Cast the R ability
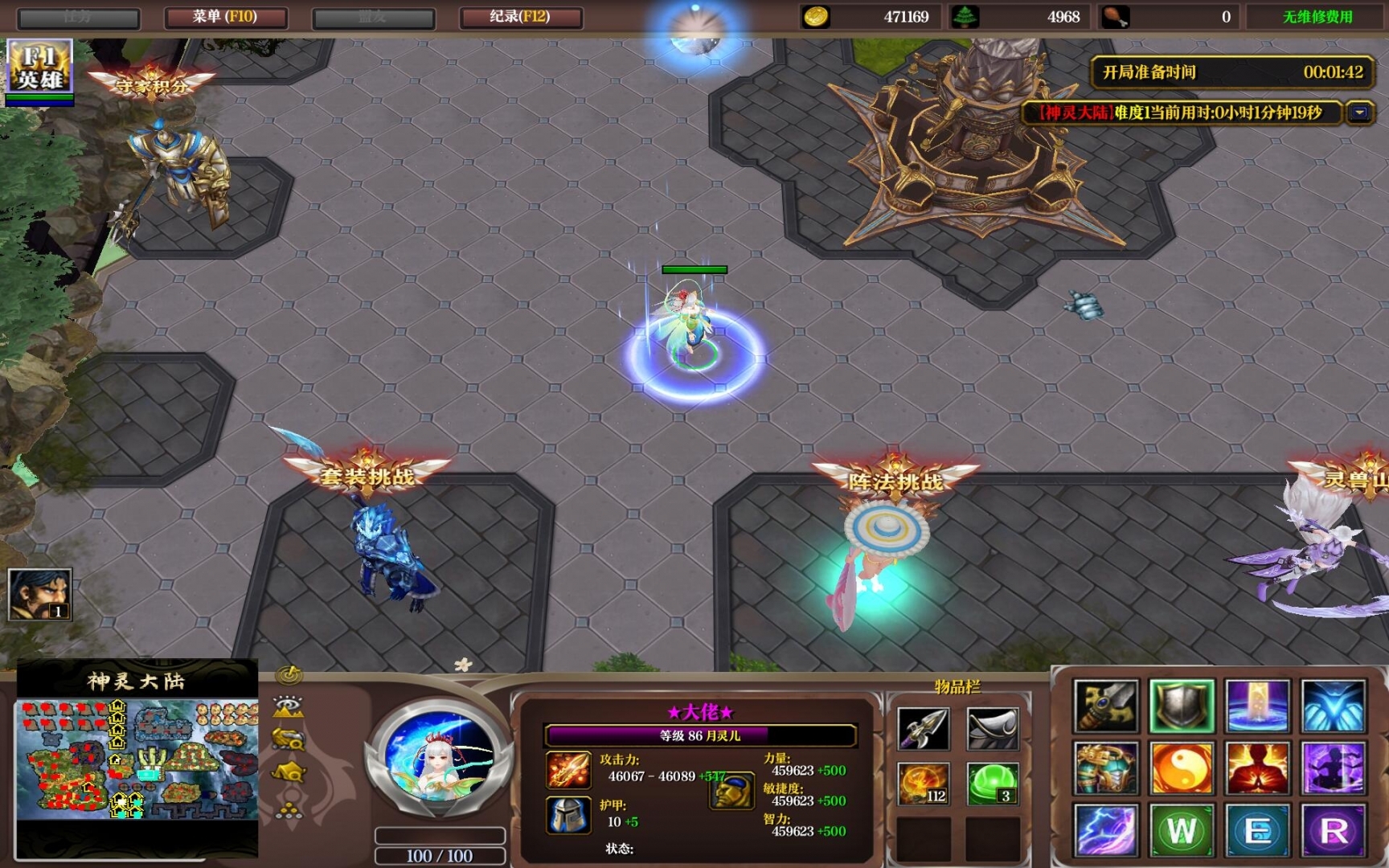The height and width of the screenshot is (868, 1389). pos(1334,830)
